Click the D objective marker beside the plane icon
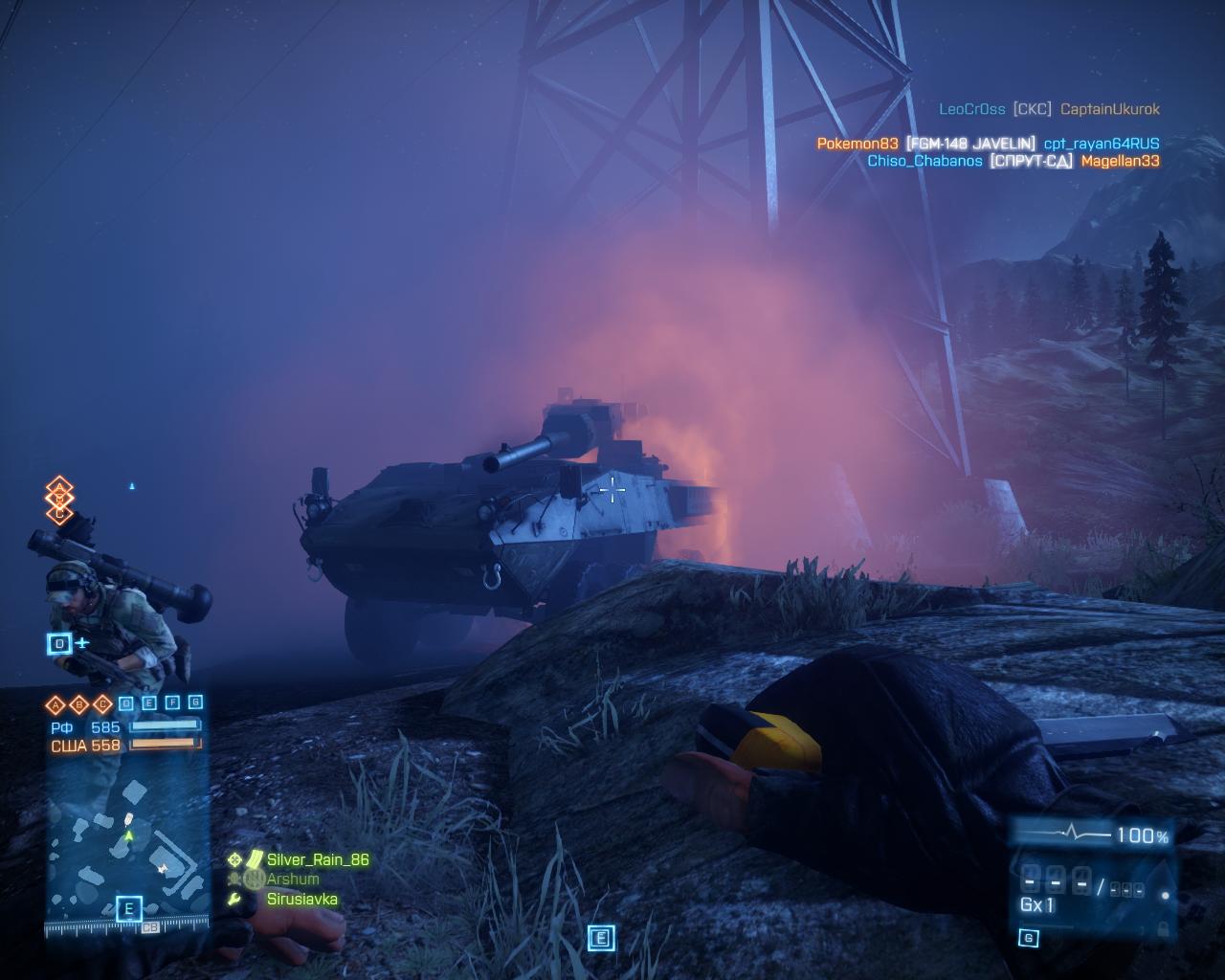This screenshot has height=980, width=1225. [x=59, y=643]
